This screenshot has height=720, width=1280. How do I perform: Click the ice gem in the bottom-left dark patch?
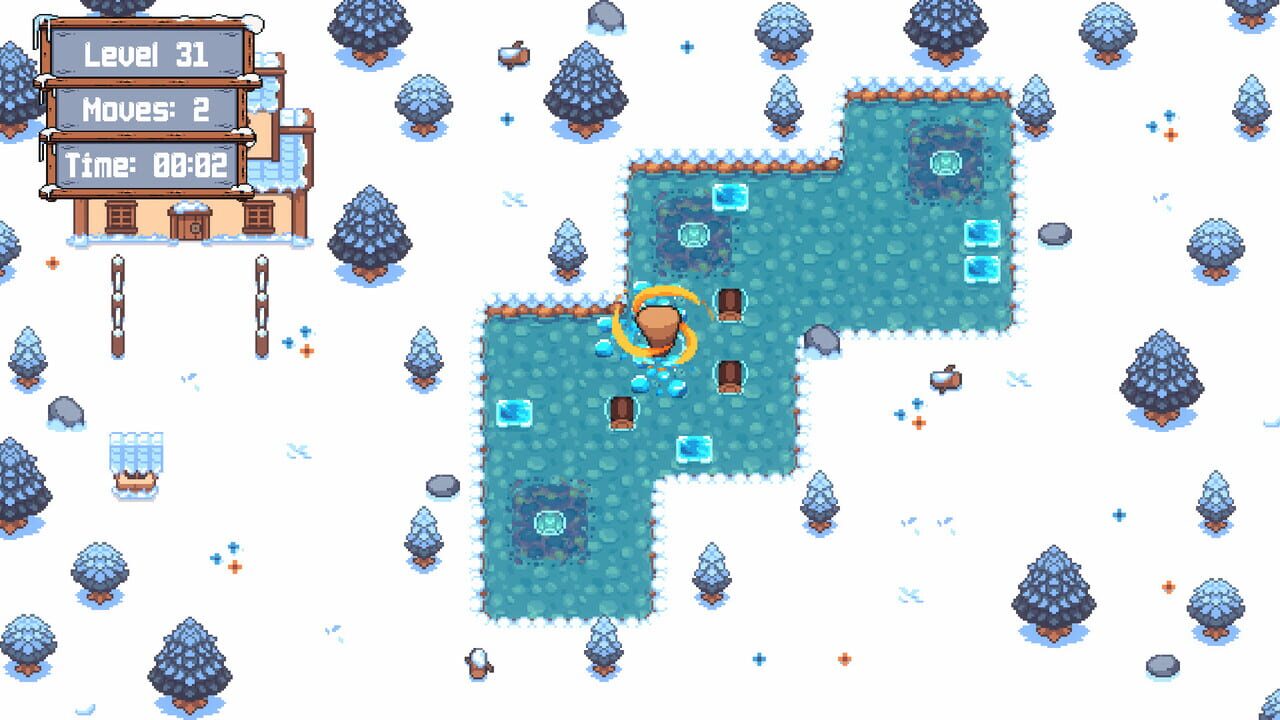click(550, 525)
